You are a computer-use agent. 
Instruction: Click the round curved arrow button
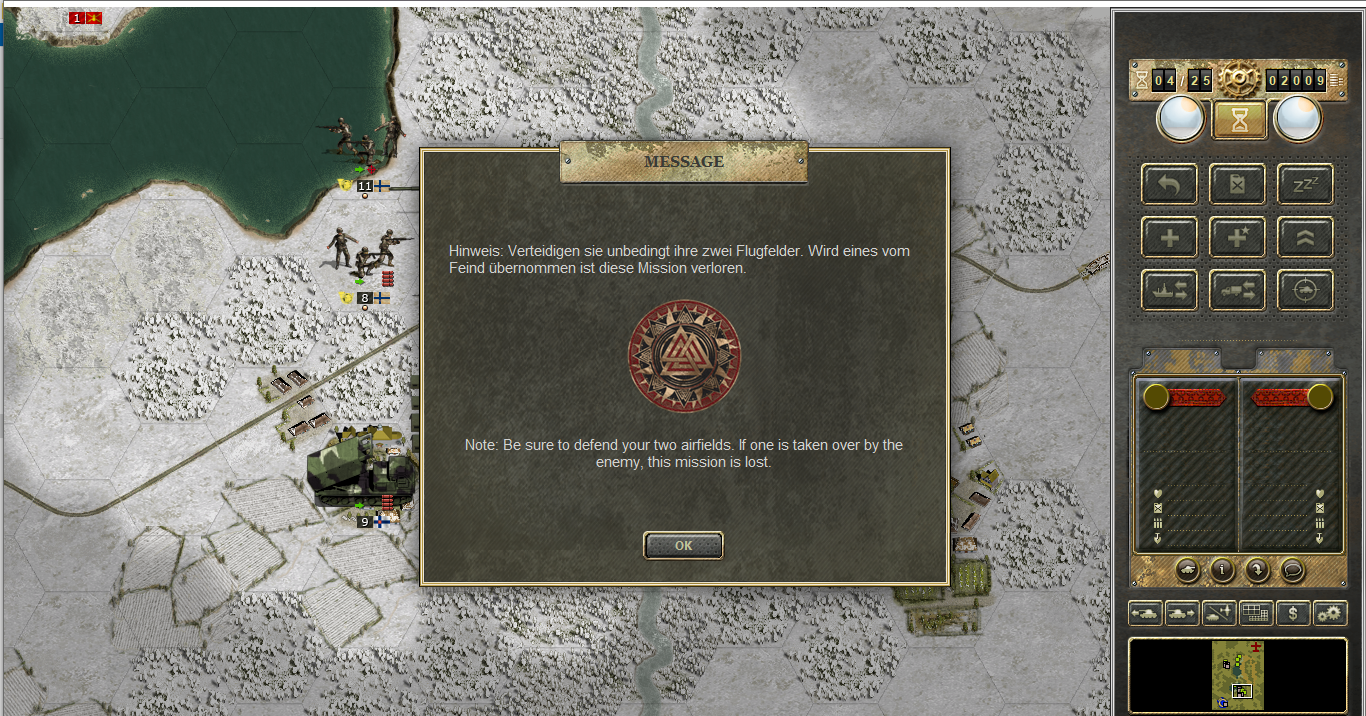1257,569
